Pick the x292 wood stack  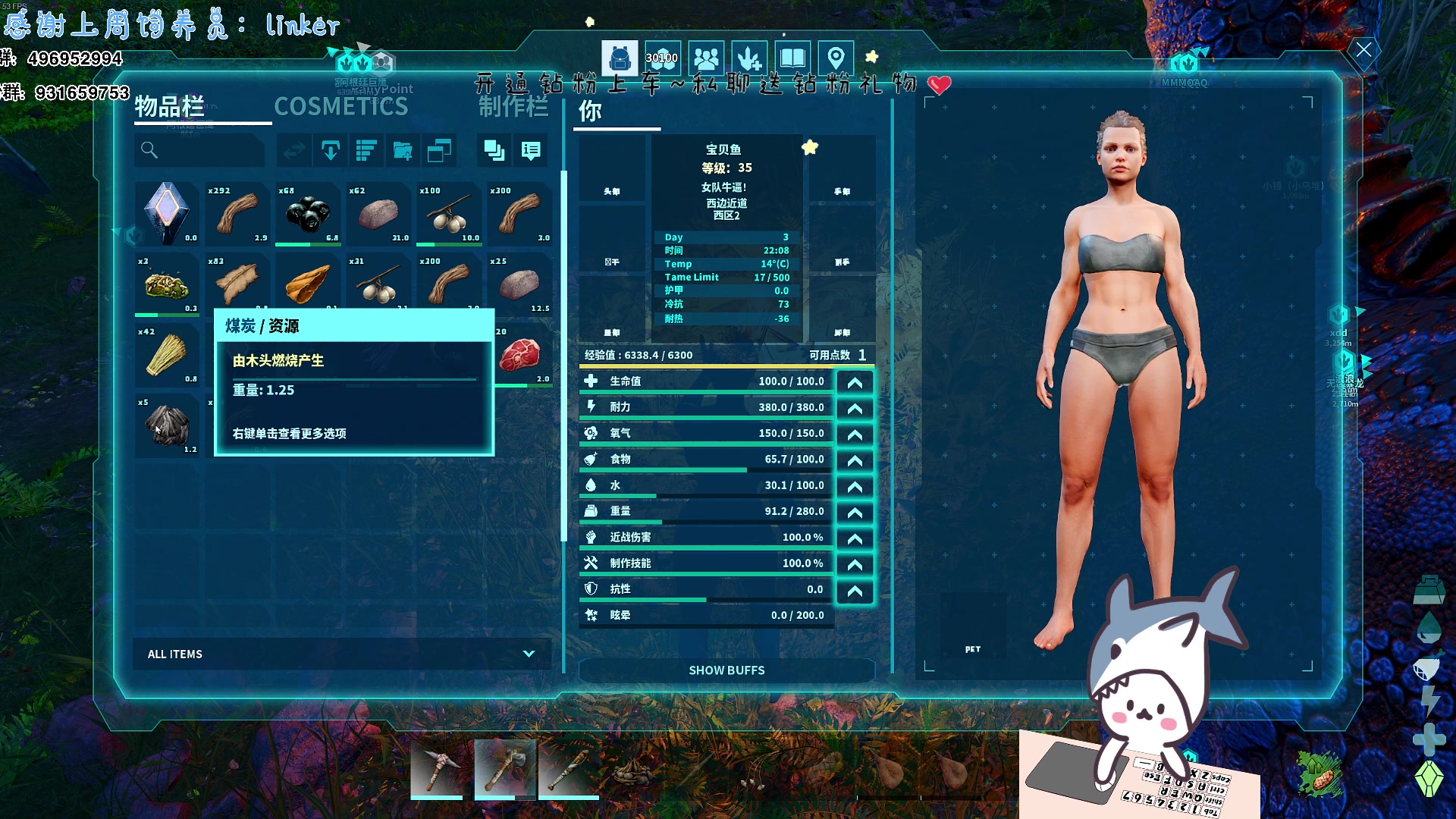pyautogui.click(x=238, y=214)
